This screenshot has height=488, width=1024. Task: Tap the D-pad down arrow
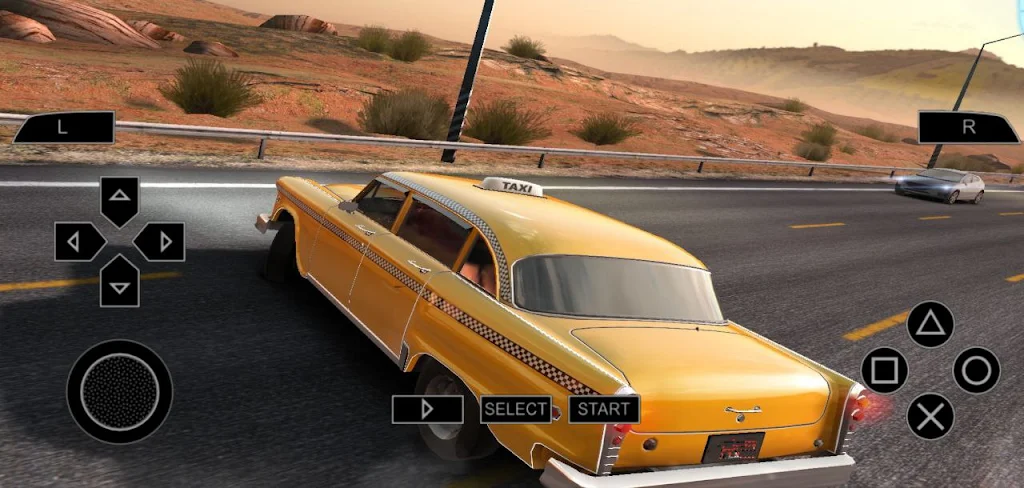pos(120,282)
